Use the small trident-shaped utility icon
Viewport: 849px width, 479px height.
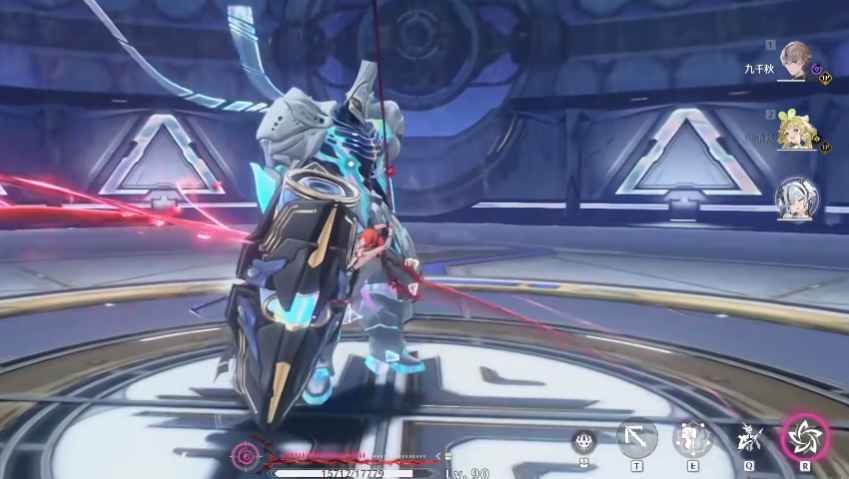[x=584, y=441]
